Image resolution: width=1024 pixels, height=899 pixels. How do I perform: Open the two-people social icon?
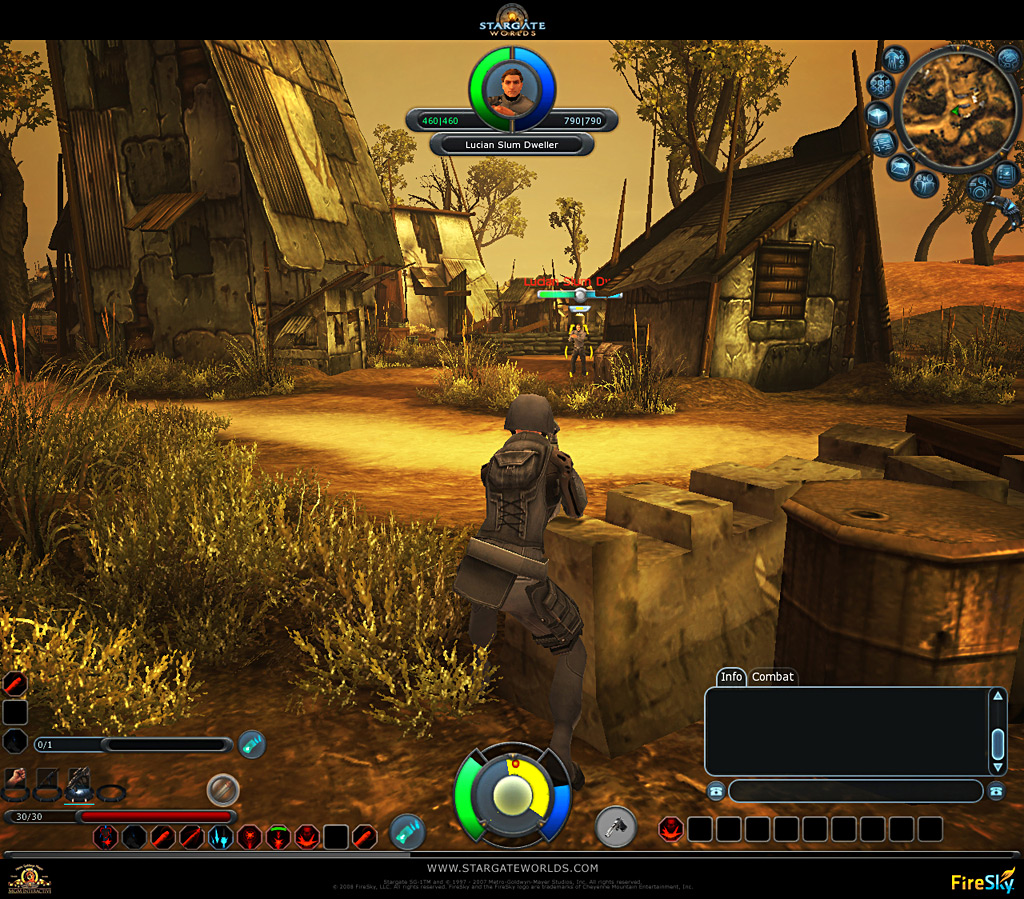(x=924, y=184)
